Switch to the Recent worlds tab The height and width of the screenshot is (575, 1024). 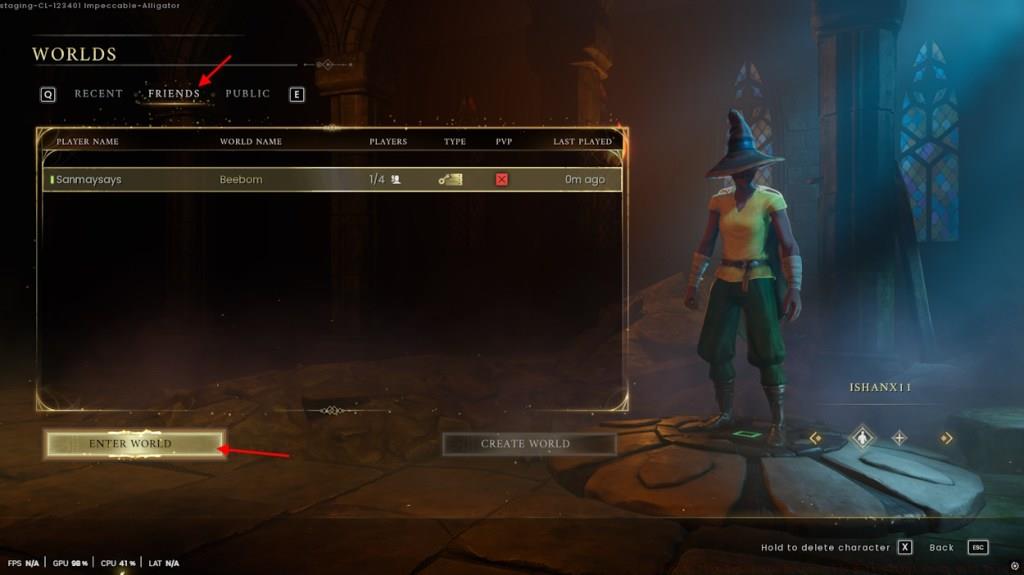point(98,94)
